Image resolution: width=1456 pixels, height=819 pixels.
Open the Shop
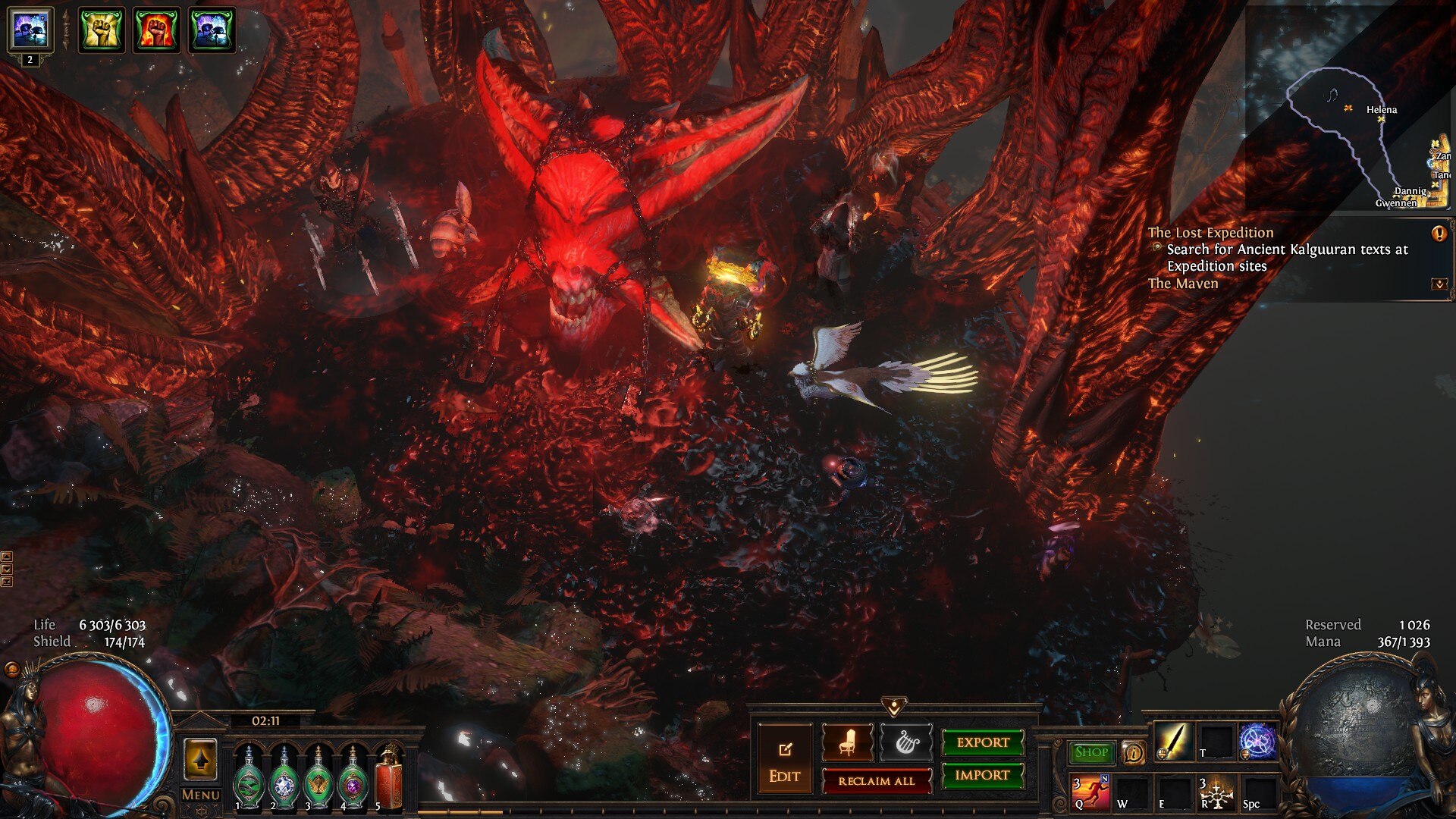pos(1090,752)
